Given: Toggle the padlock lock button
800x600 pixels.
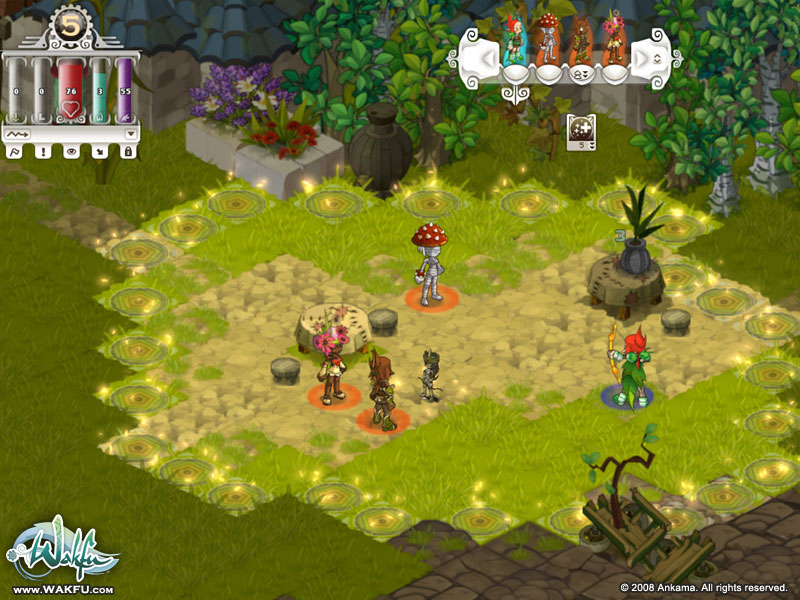Looking at the screenshot, I should [127, 151].
